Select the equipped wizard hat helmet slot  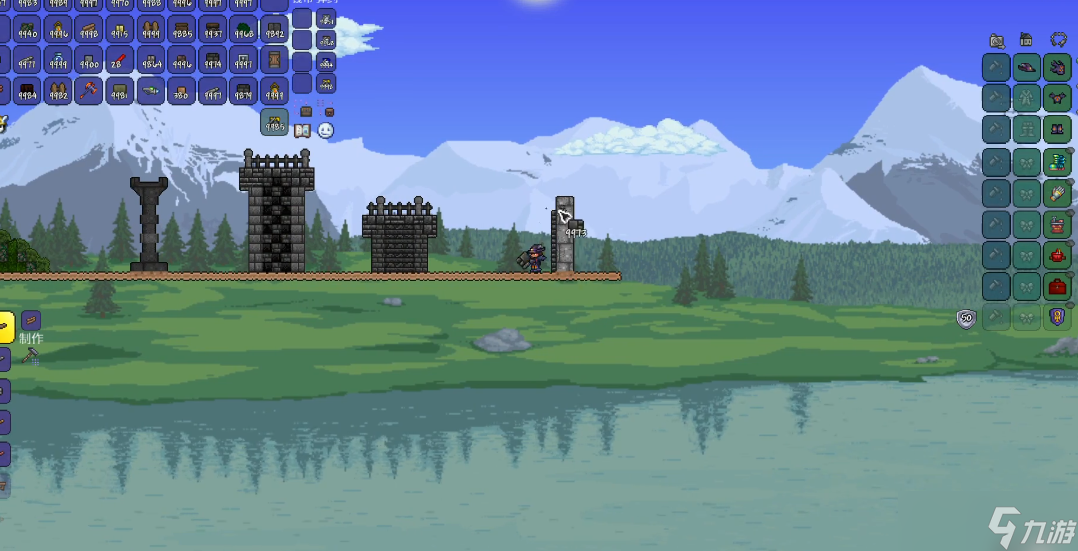[x=1027, y=68]
